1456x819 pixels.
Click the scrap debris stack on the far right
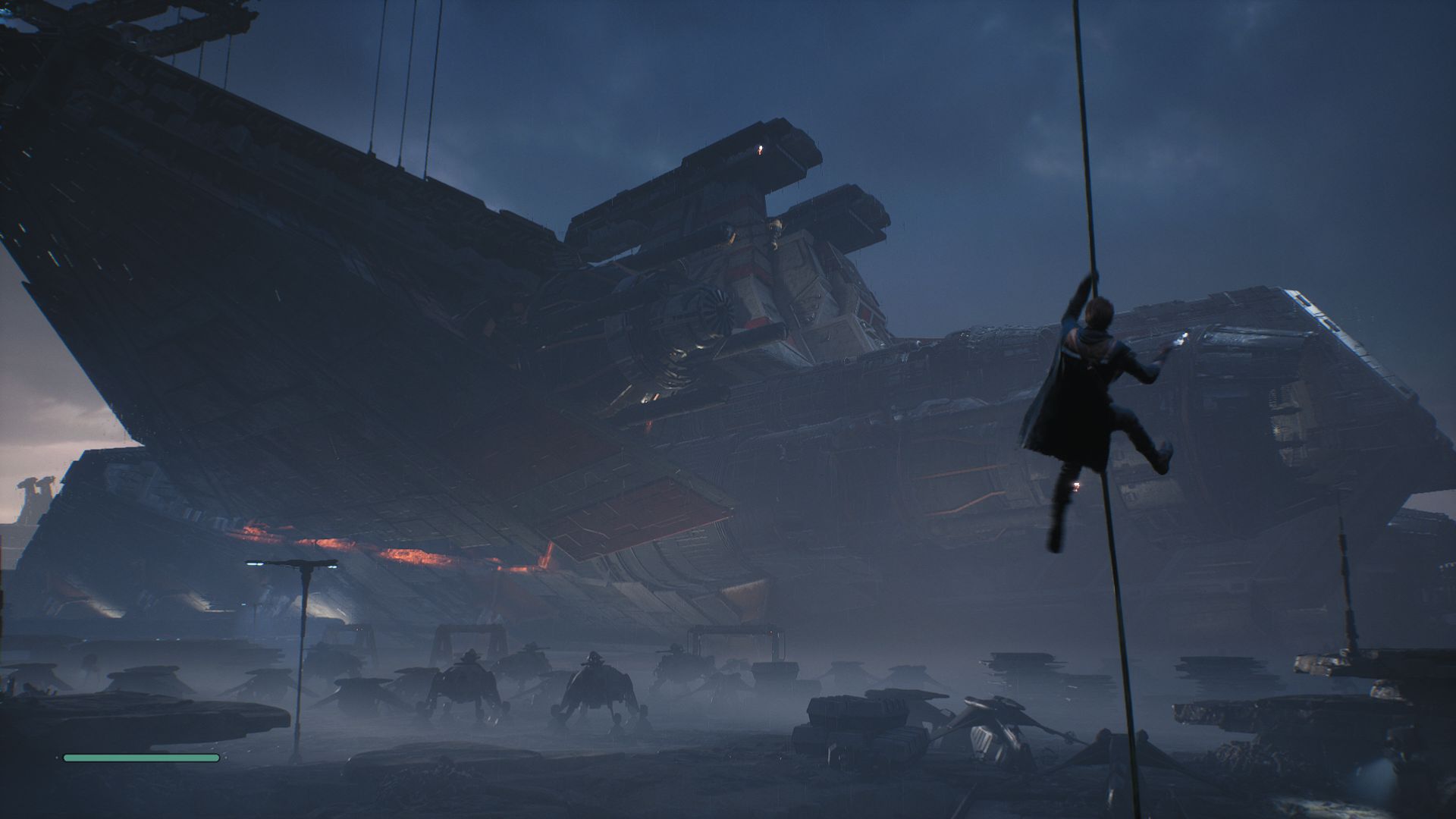click(x=1357, y=682)
